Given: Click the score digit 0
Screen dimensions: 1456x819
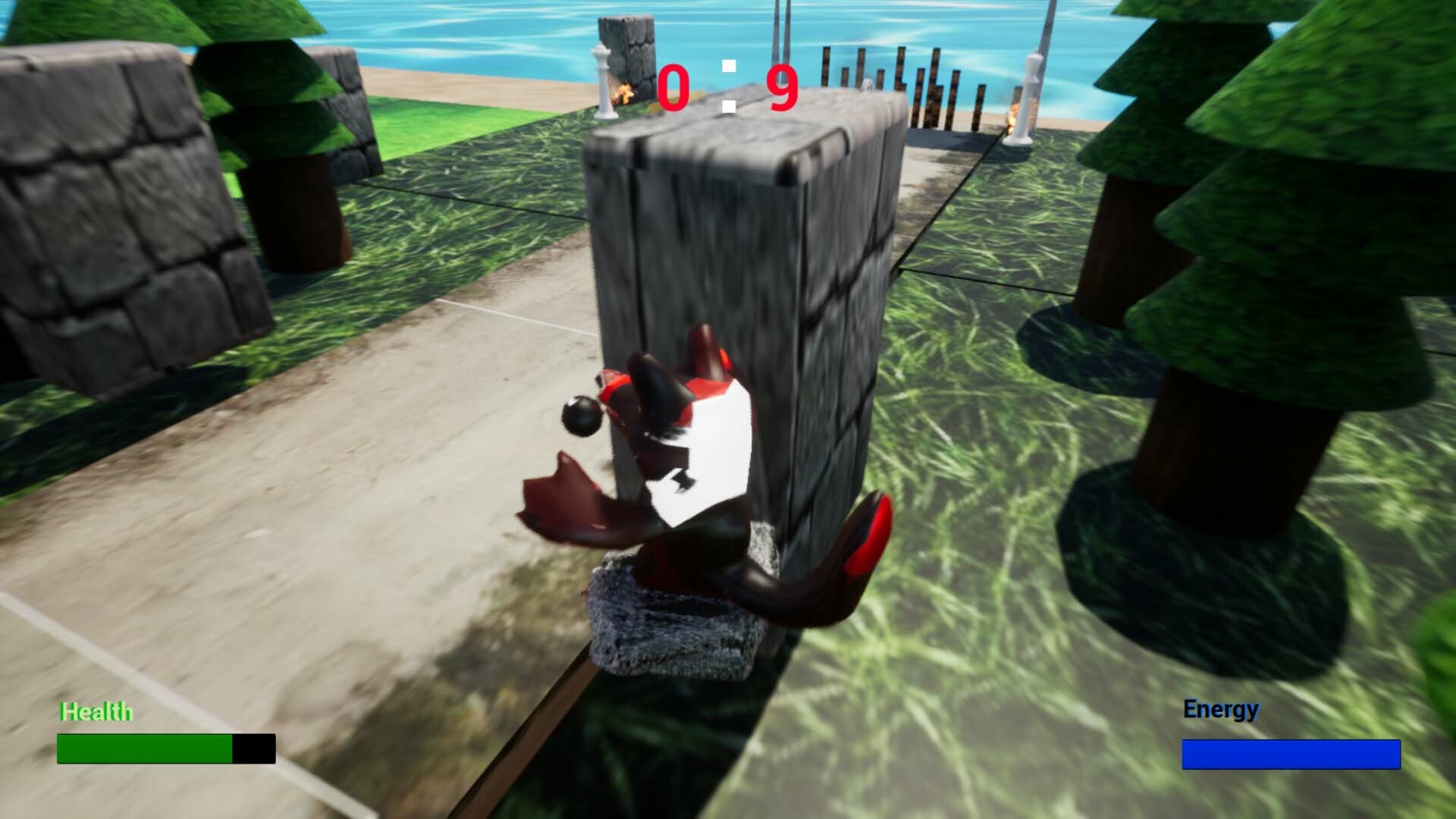Looking at the screenshot, I should 673,87.
